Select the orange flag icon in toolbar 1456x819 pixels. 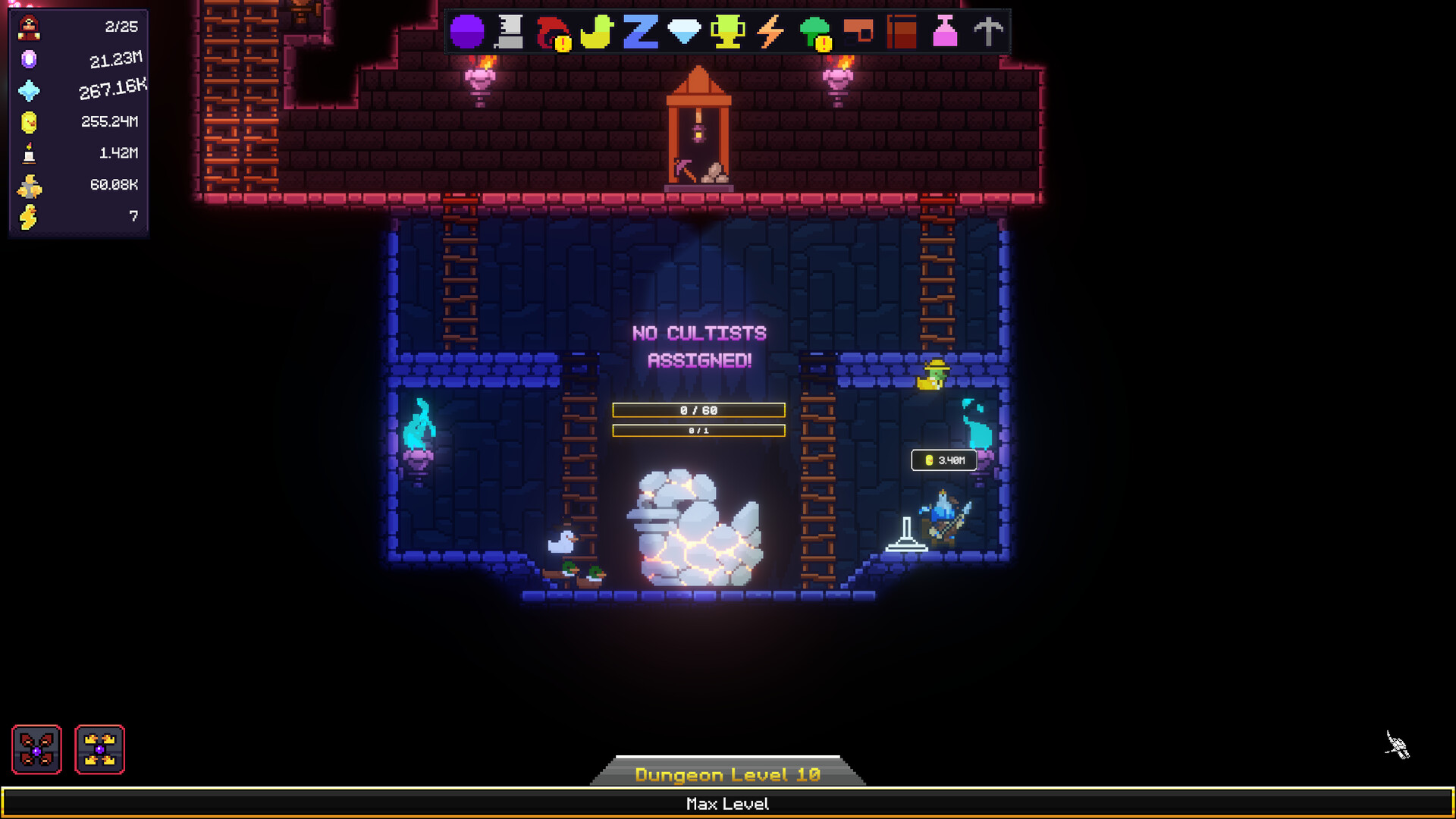click(x=858, y=33)
